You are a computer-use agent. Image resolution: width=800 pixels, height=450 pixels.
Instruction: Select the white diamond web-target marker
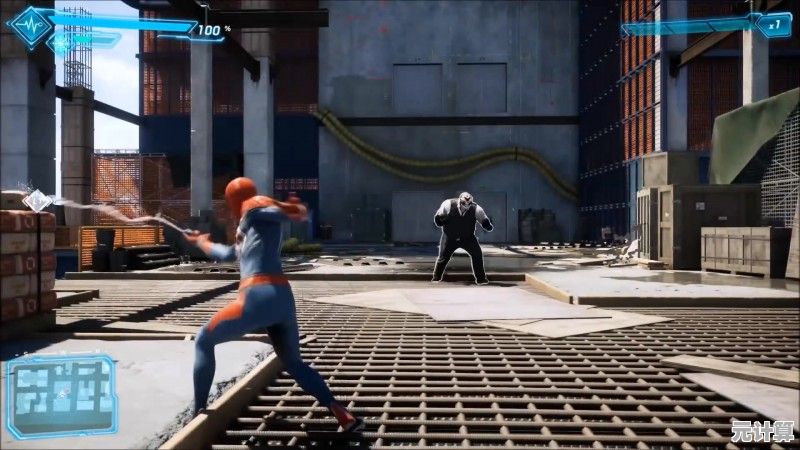coord(37,201)
